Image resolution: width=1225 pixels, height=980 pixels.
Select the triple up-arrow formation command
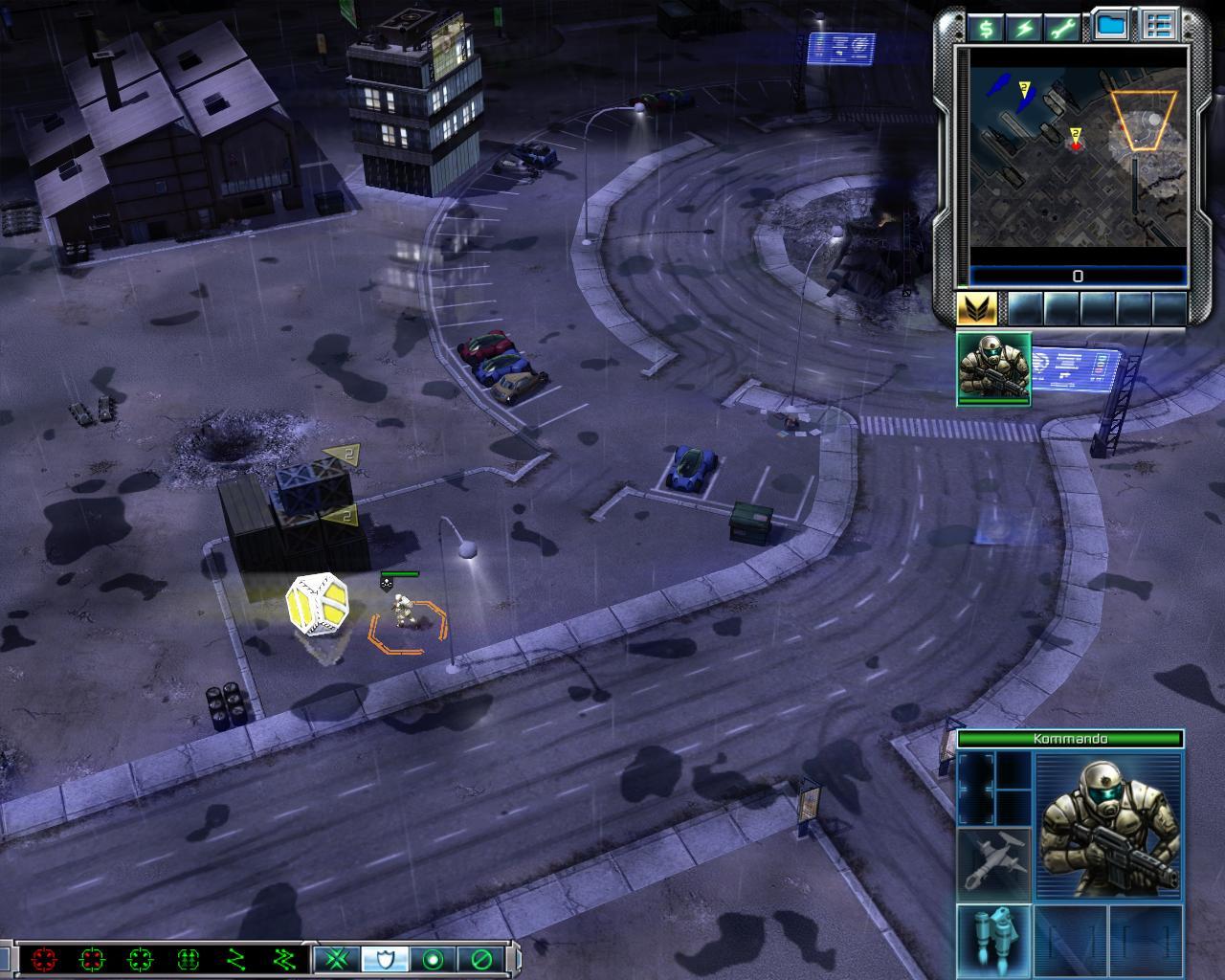coord(189,958)
